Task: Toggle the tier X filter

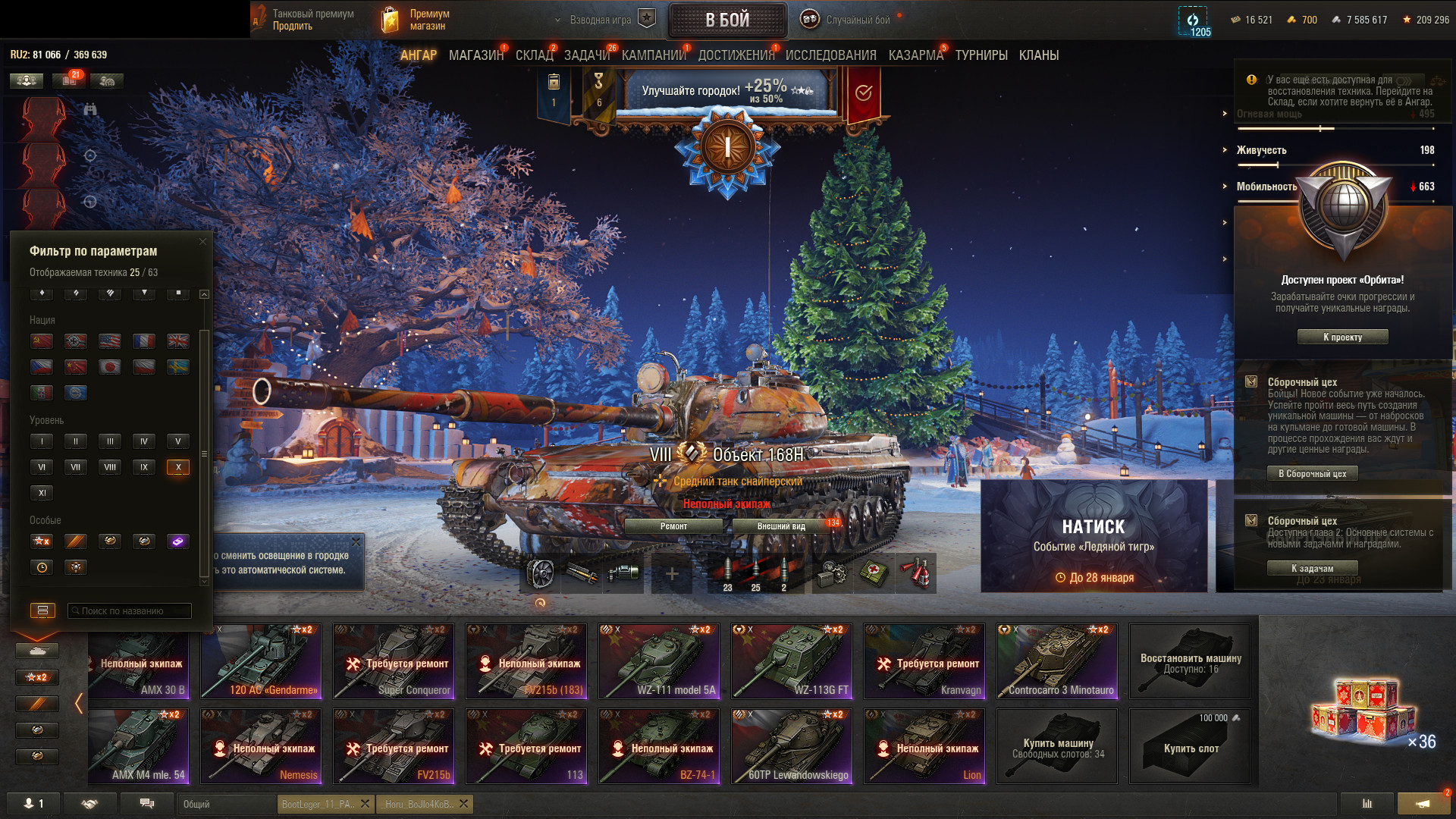Action: pyautogui.click(x=178, y=467)
